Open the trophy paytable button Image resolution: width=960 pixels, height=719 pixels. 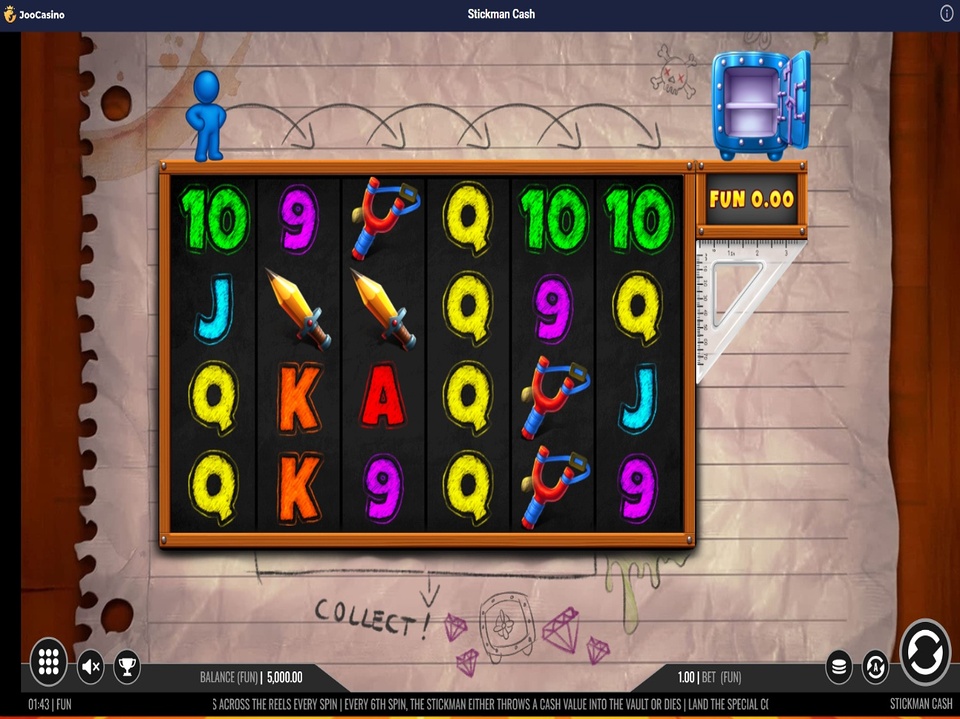pyautogui.click(x=127, y=666)
